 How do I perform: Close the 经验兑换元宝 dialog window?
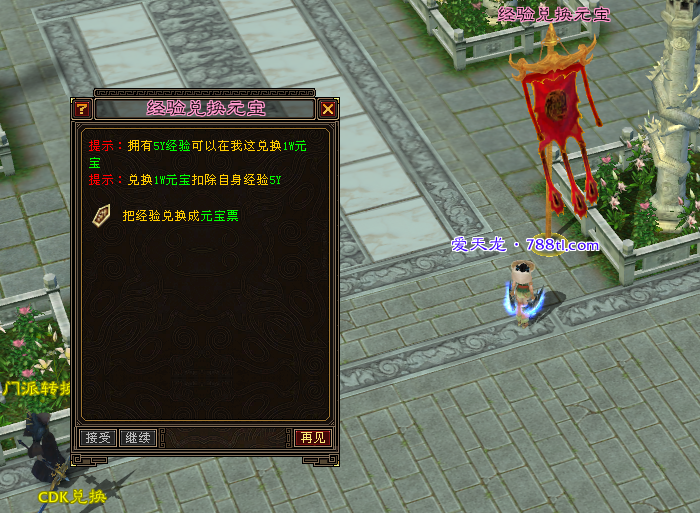[328, 109]
